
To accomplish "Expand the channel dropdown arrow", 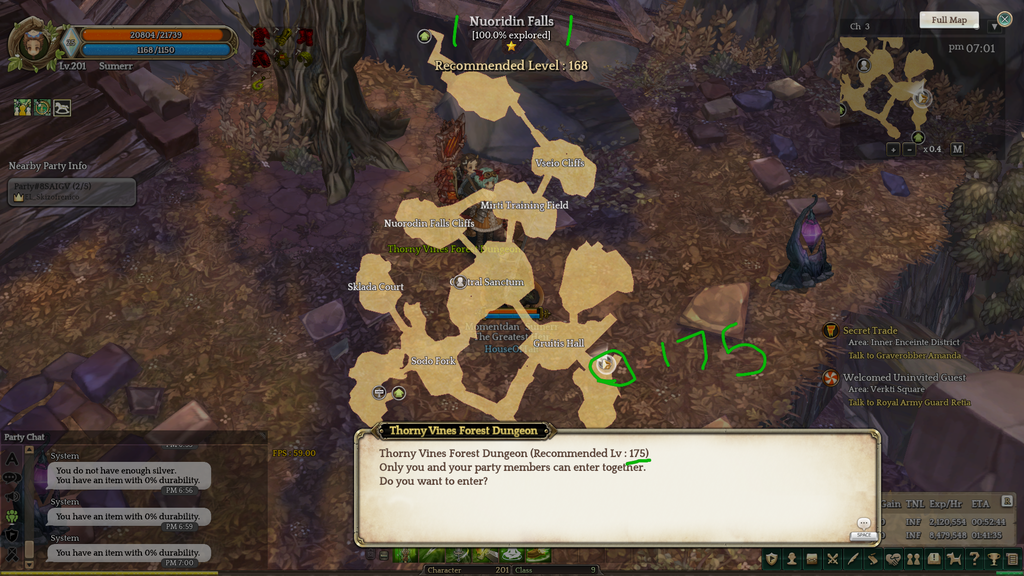I will point(995,27).
